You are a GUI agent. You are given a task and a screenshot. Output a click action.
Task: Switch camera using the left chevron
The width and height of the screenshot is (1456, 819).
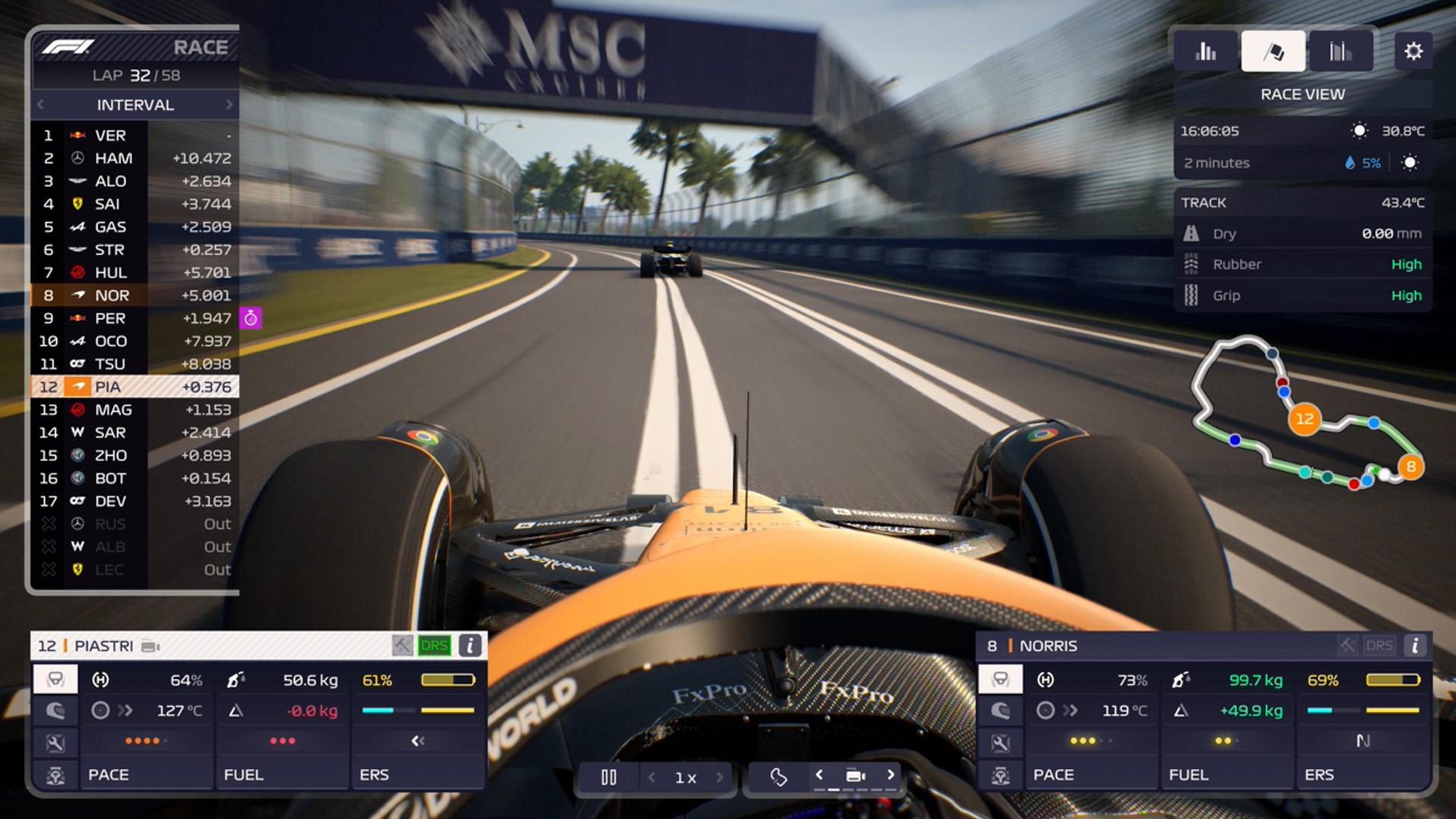coord(819,777)
